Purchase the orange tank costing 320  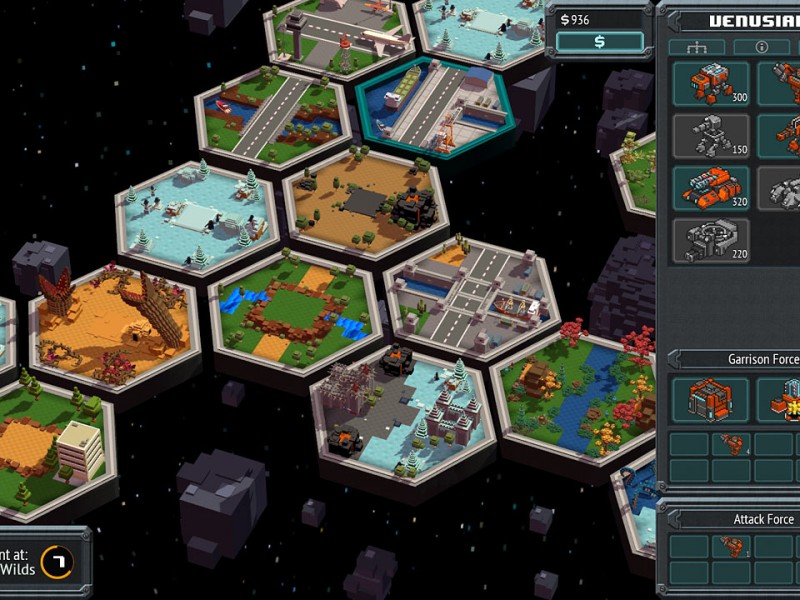(x=710, y=187)
